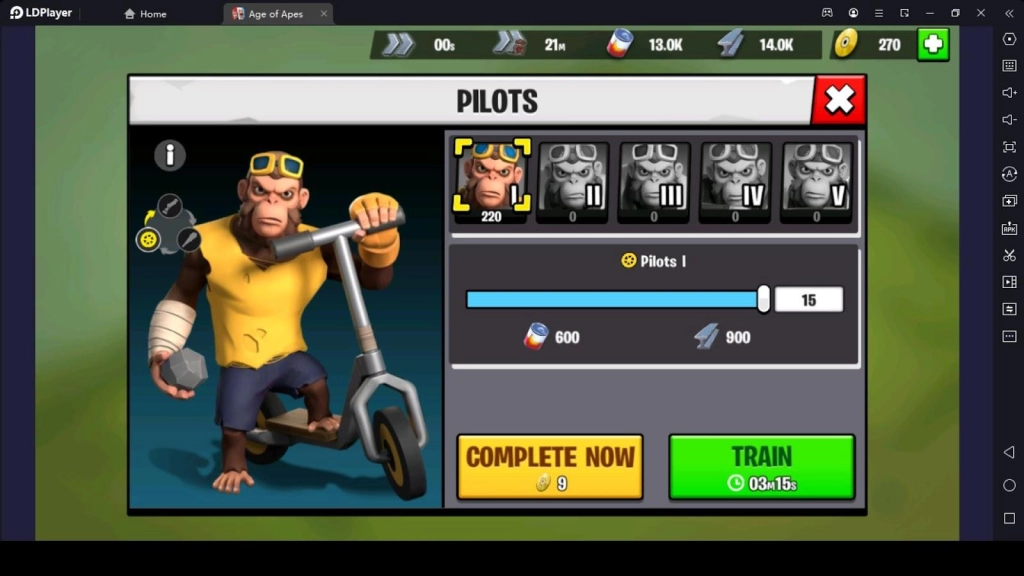Add more gold with the green plus
This screenshot has width=1024, height=576.
(x=932, y=44)
